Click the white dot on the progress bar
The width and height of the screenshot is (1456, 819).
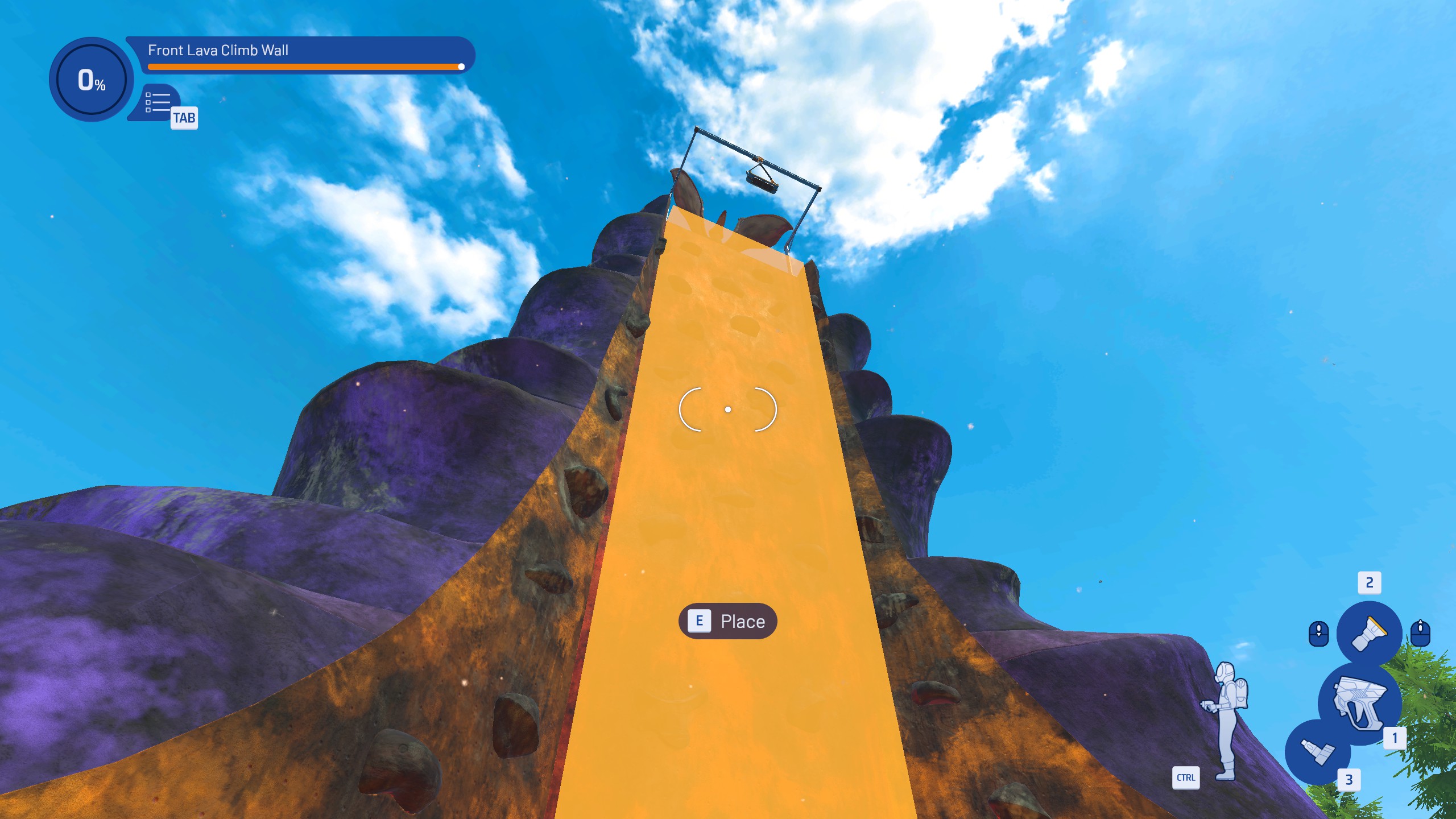click(461, 67)
